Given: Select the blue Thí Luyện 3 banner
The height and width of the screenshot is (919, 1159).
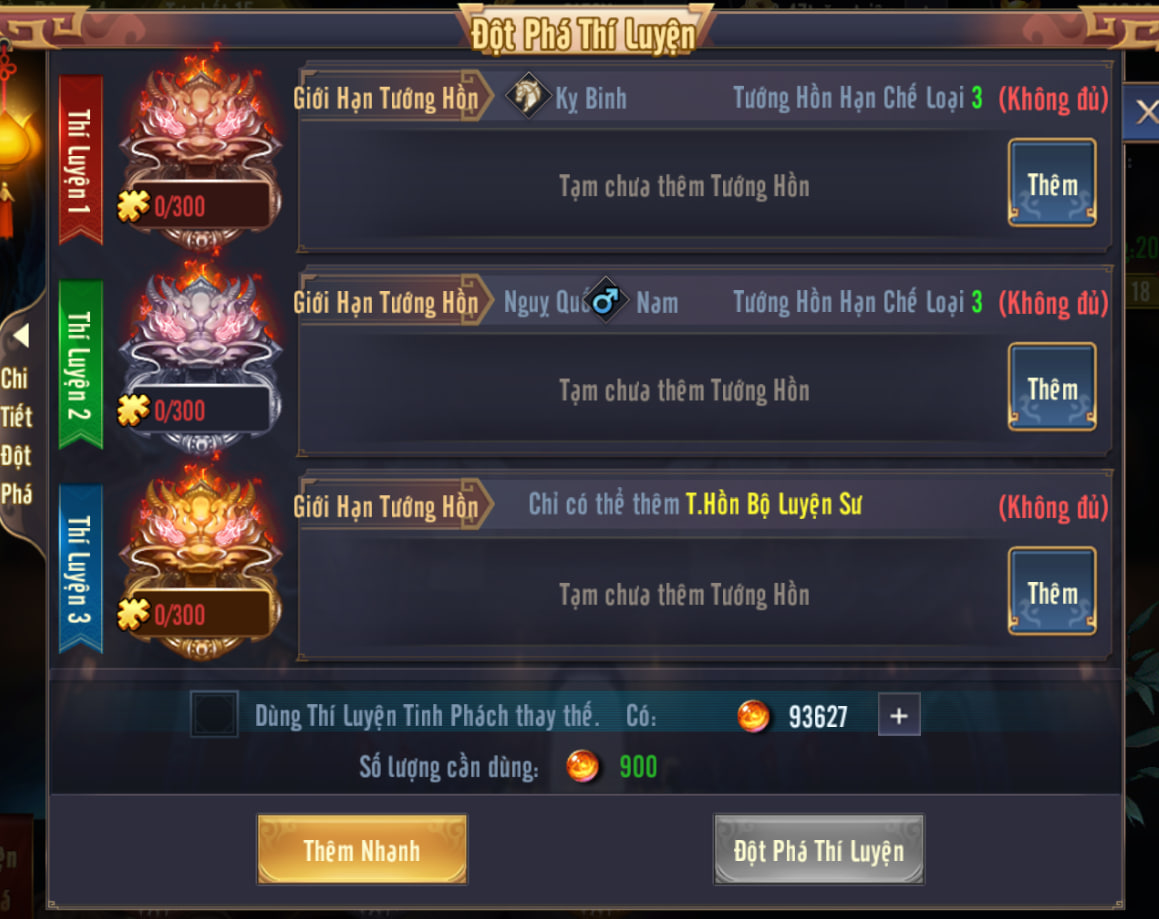Looking at the screenshot, I should pos(80,568).
